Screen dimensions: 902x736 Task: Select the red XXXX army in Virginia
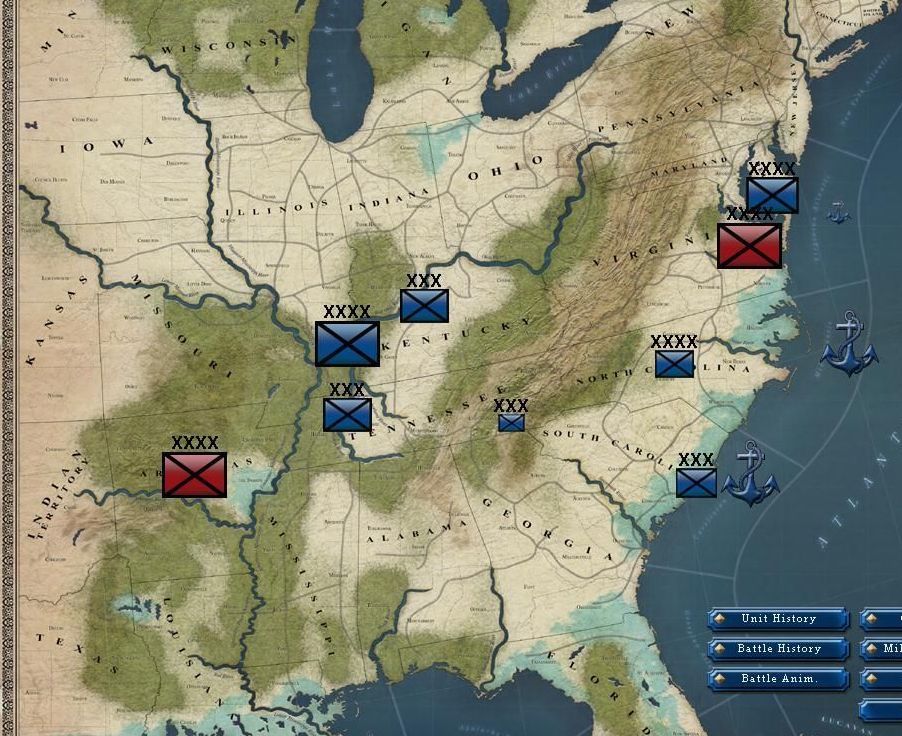click(x=749, y=245)
